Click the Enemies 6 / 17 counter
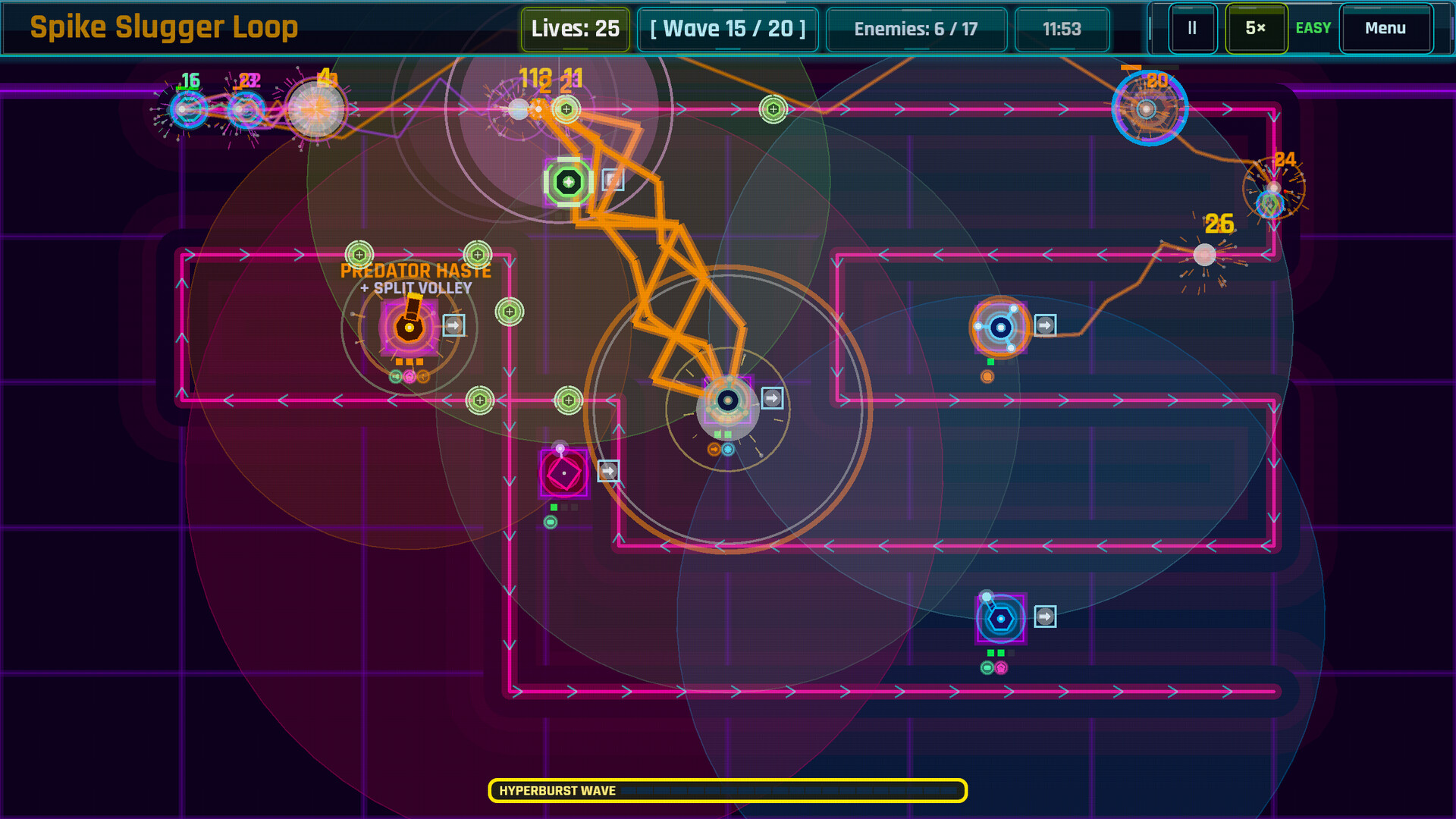The height and width of the screenshot is (819, 1456). point(917,30)
